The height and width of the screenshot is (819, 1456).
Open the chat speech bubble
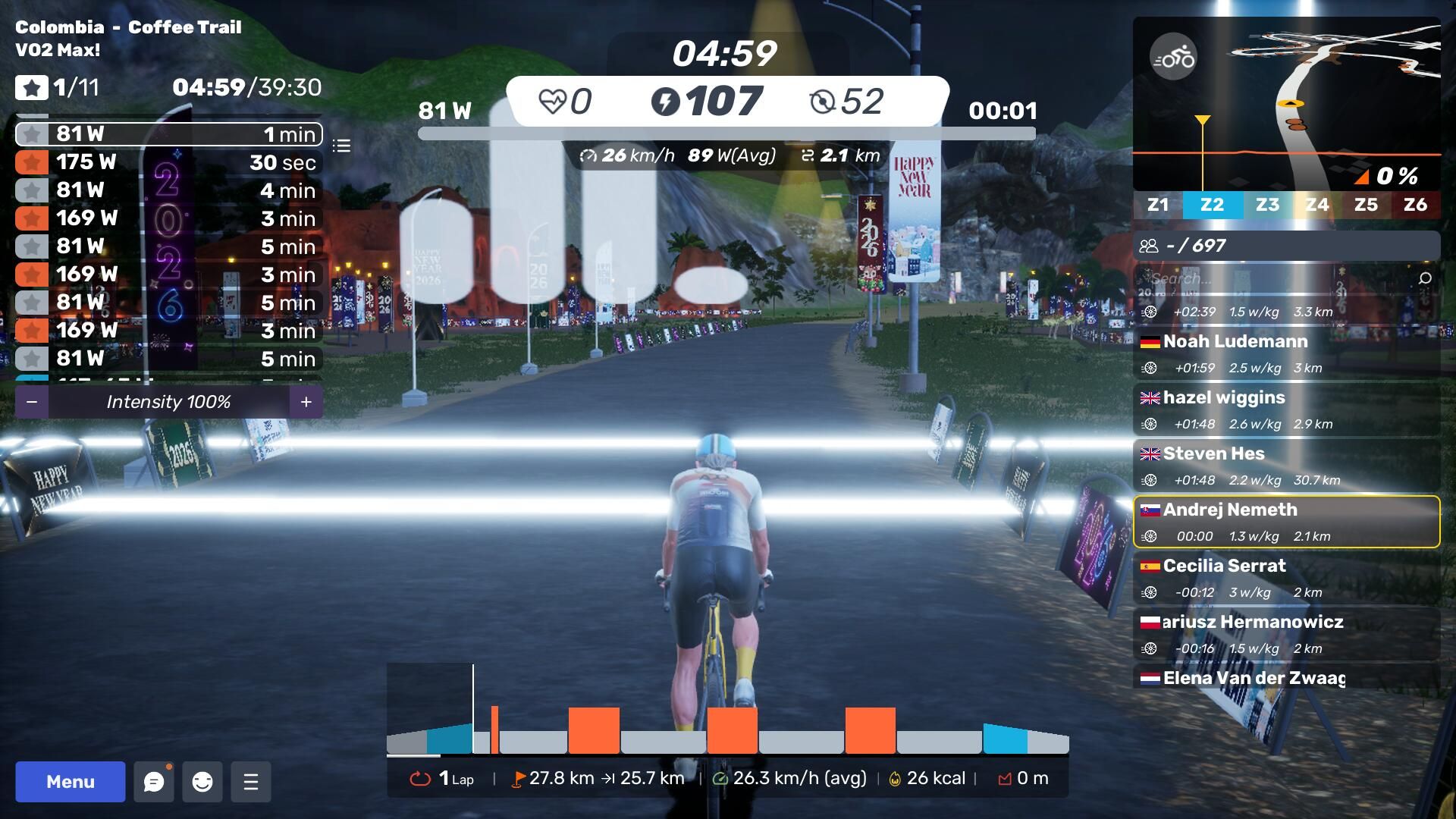click(154, 782)
